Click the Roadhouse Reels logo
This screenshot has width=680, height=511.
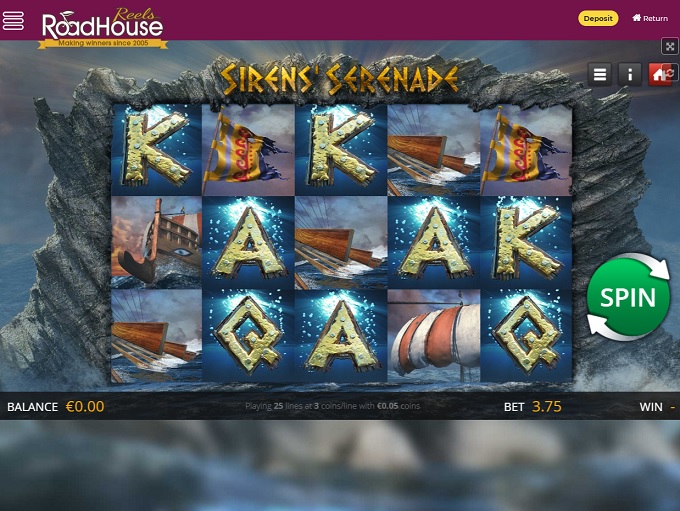click(x=102, y=25)
